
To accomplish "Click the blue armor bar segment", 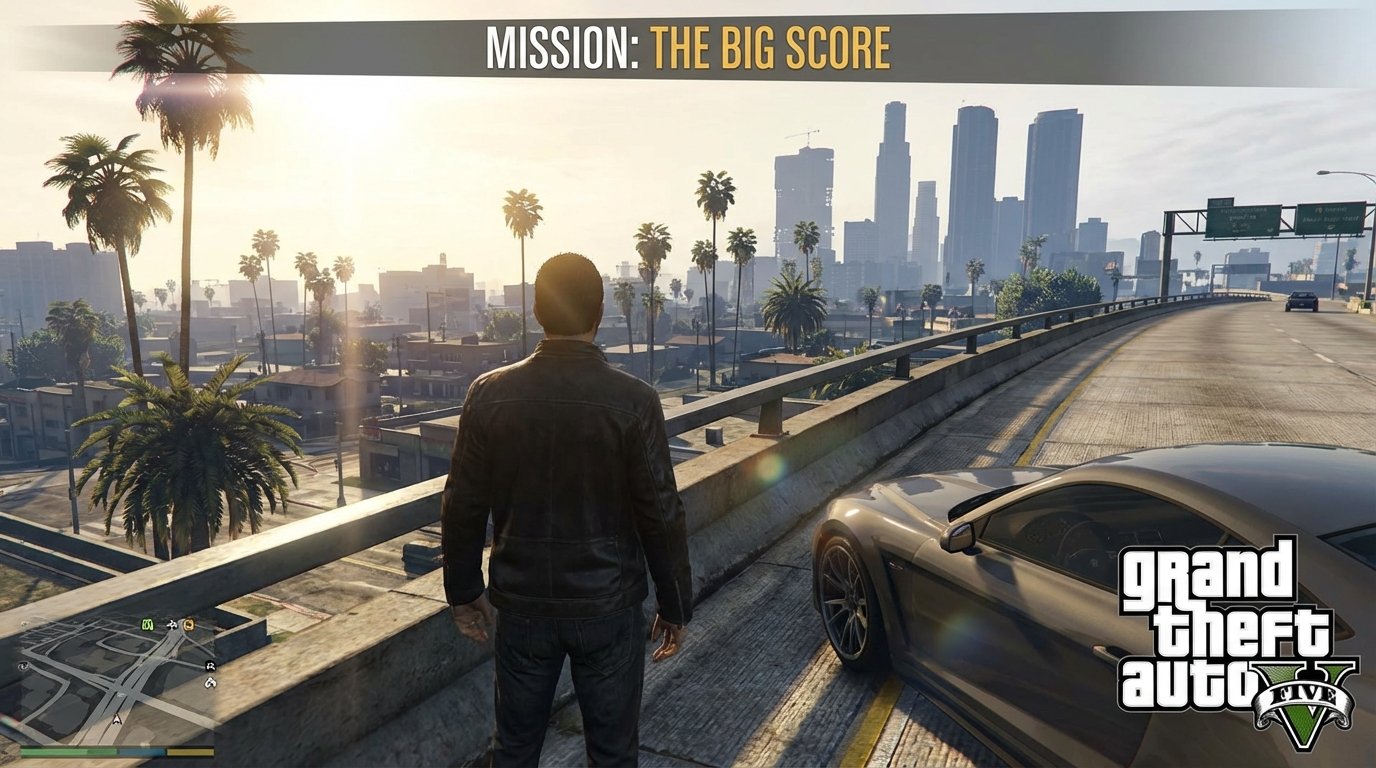I will (x=140, y=751).
